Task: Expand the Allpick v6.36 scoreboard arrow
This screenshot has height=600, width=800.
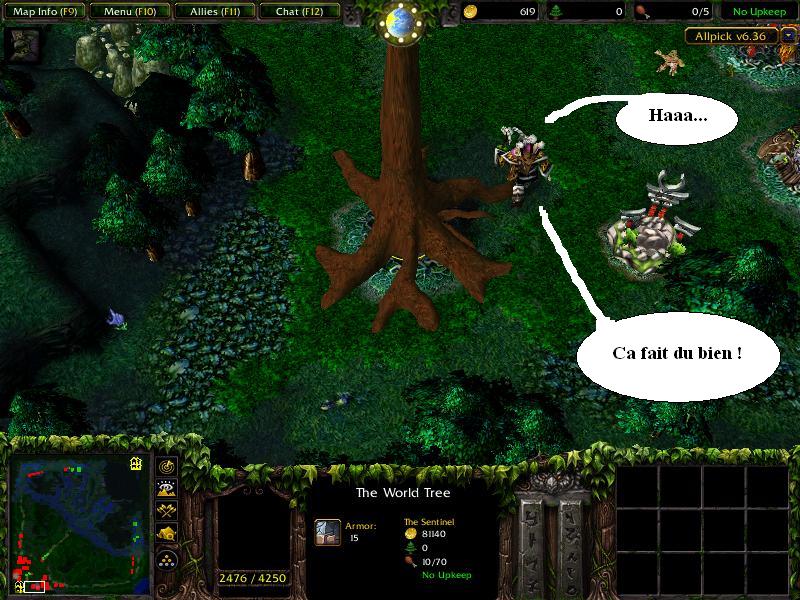Action: [x=789, y=36]
